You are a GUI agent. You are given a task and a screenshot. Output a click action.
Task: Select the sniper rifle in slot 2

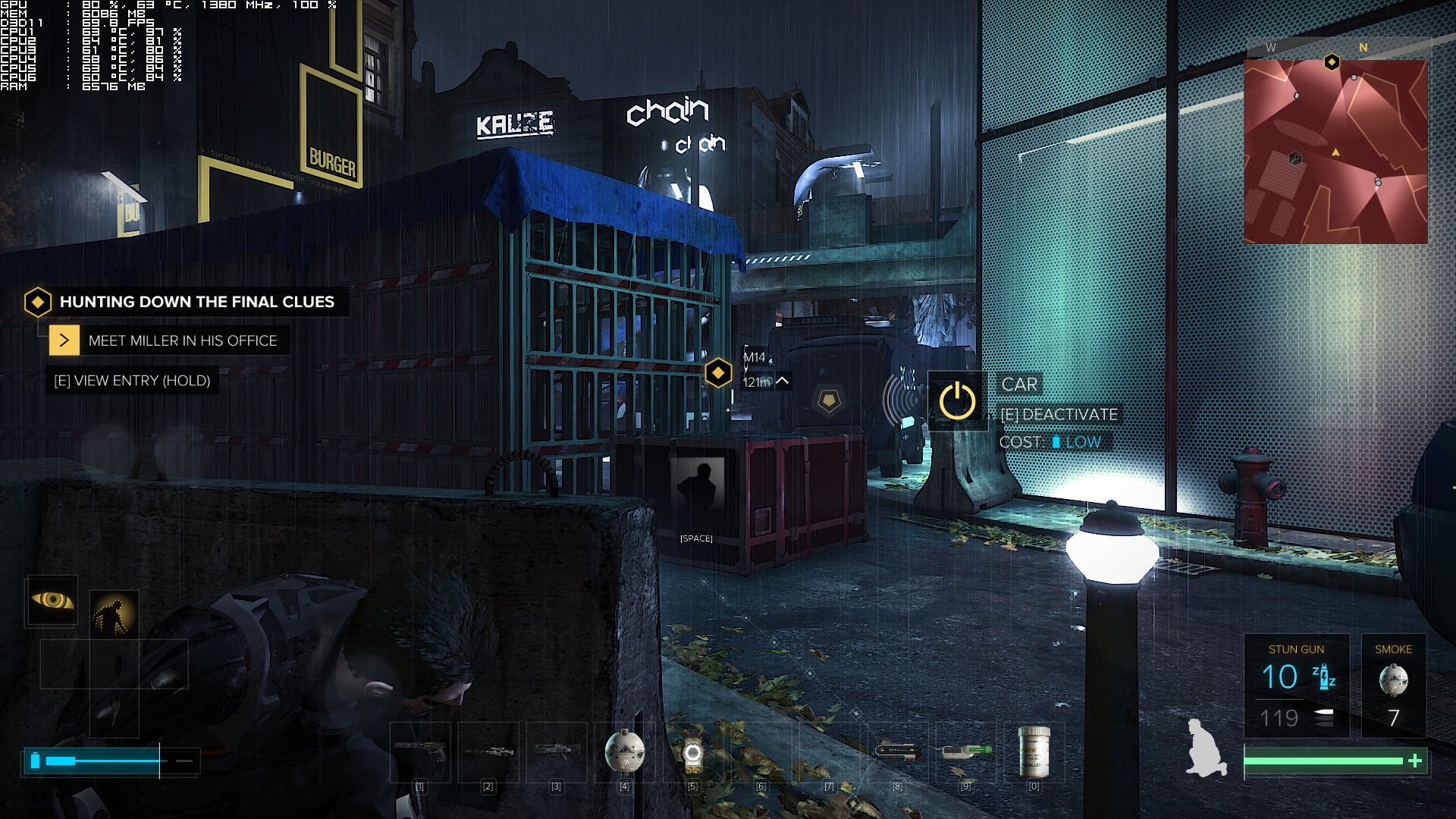[488, 751]
